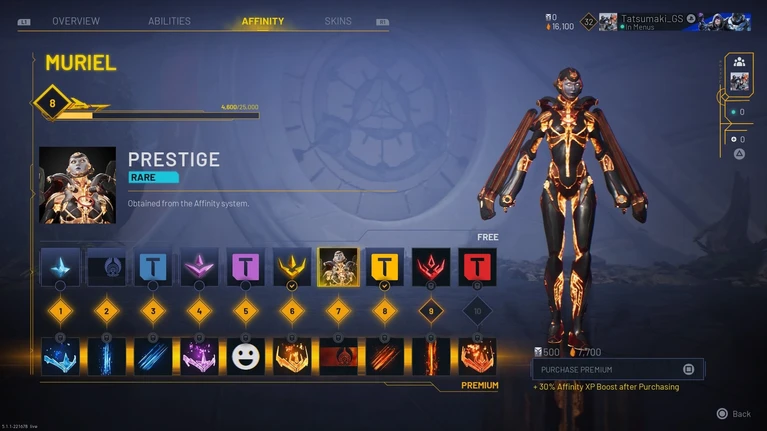Choose the blue T banner free reward
Image resolution: width=767 pixels, height=431 pixels.
pos(153,267)
